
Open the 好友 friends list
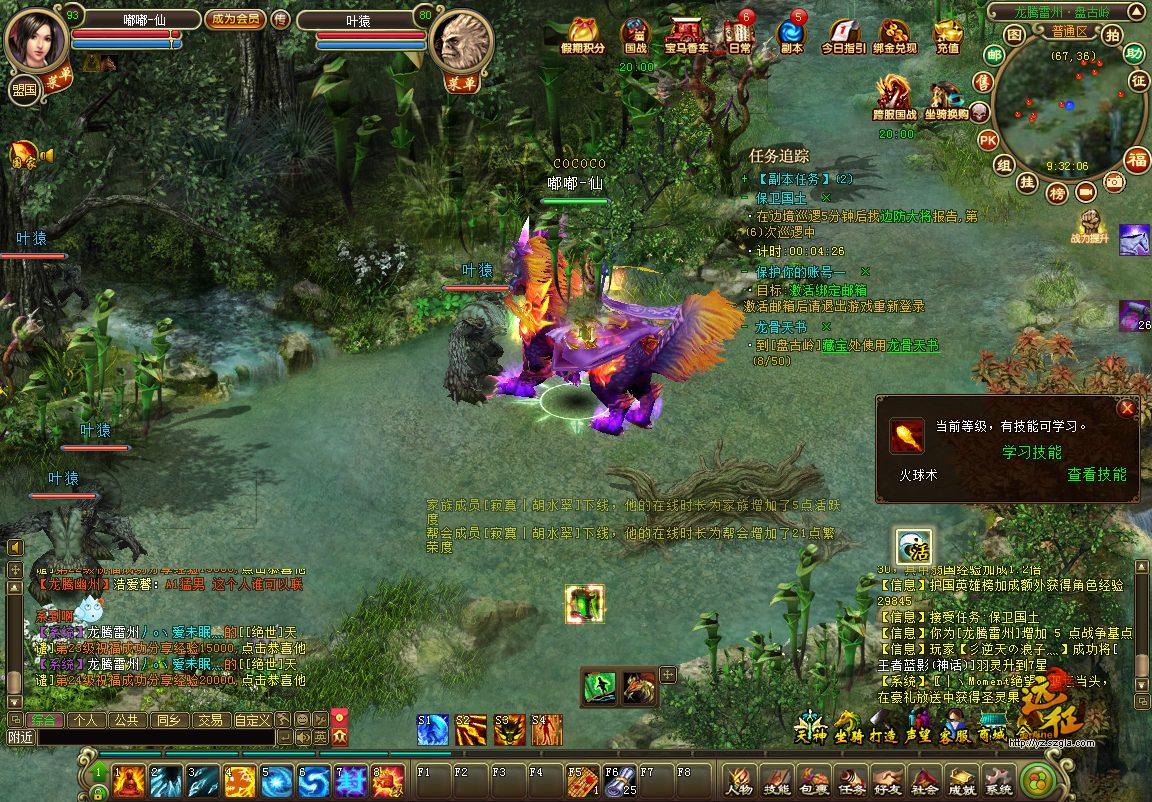click(887, 779)
